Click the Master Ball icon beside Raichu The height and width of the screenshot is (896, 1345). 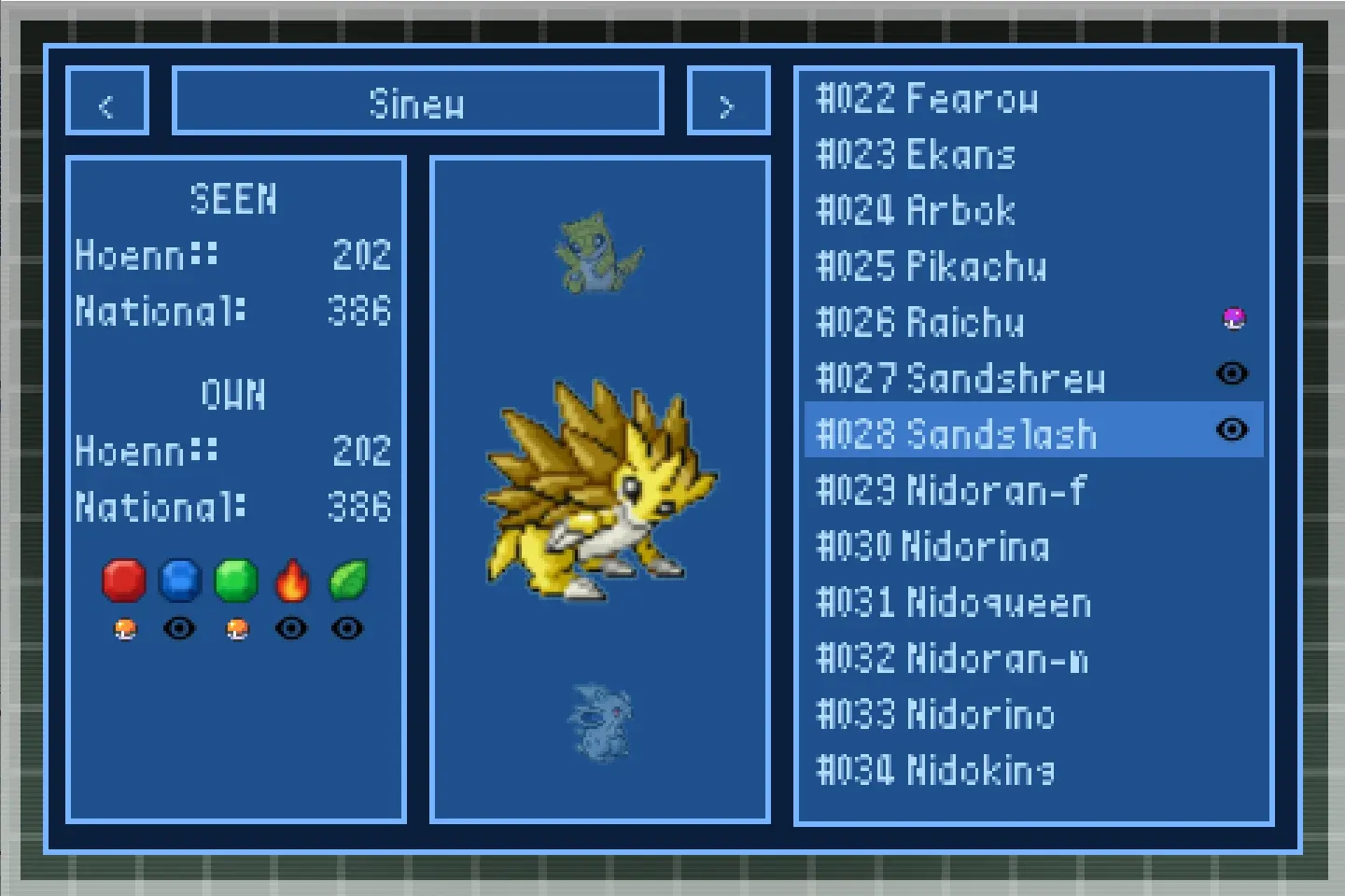(x=1233, y=318)
